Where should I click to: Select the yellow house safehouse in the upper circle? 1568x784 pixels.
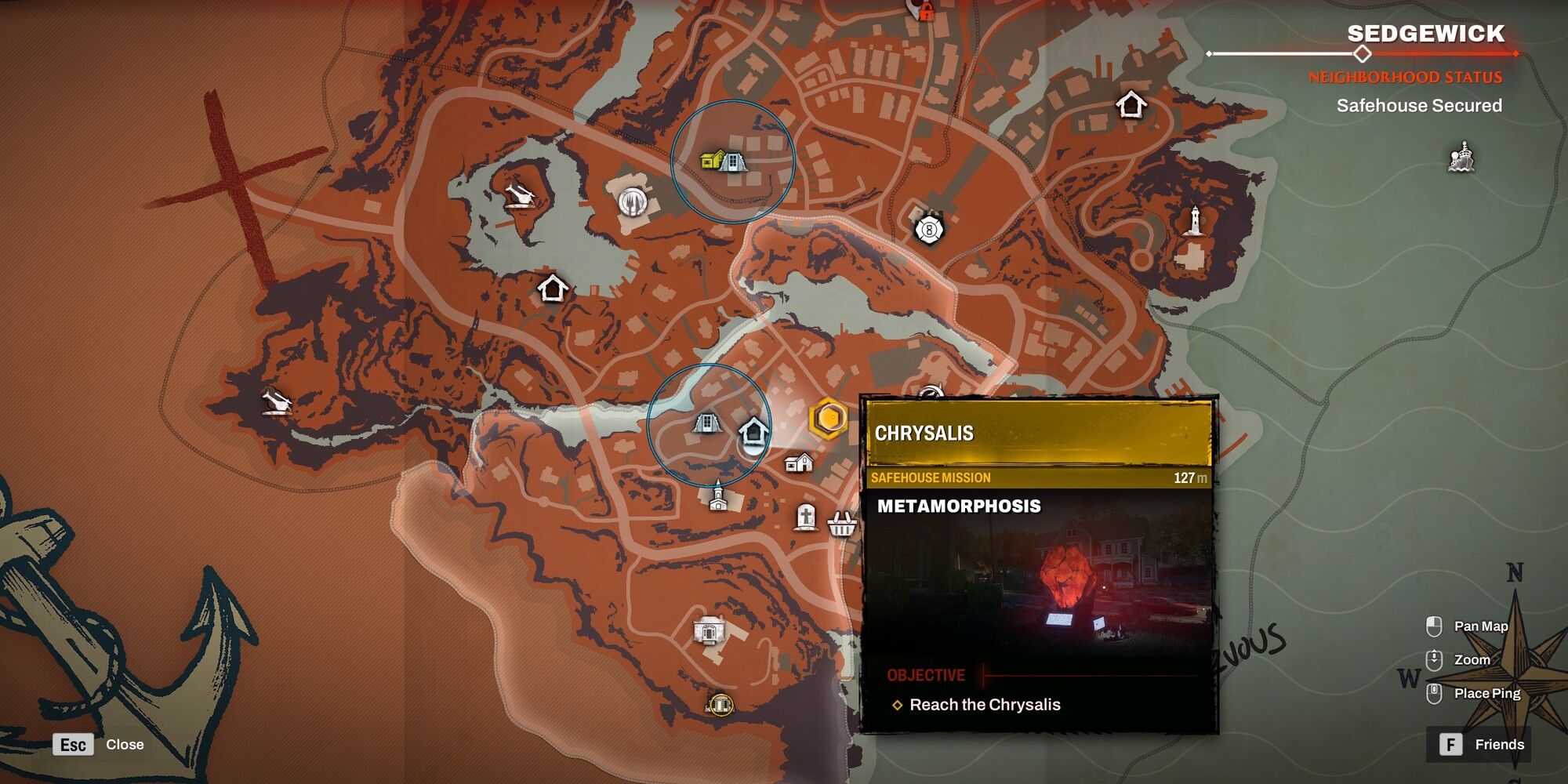[x=711, y=161]
